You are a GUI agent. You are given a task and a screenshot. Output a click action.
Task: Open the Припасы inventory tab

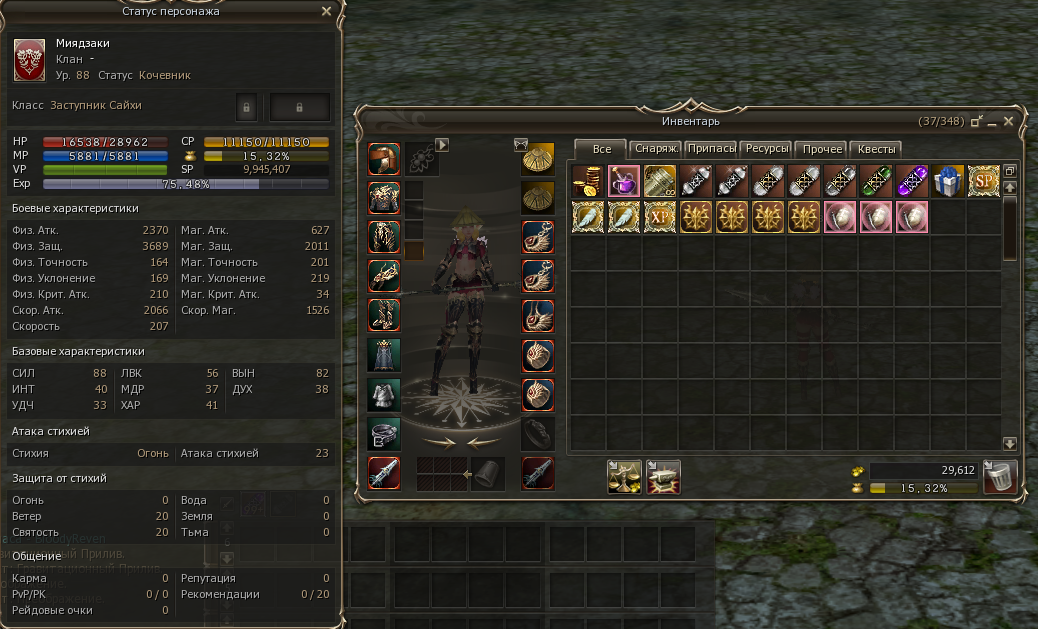[711, 149]
